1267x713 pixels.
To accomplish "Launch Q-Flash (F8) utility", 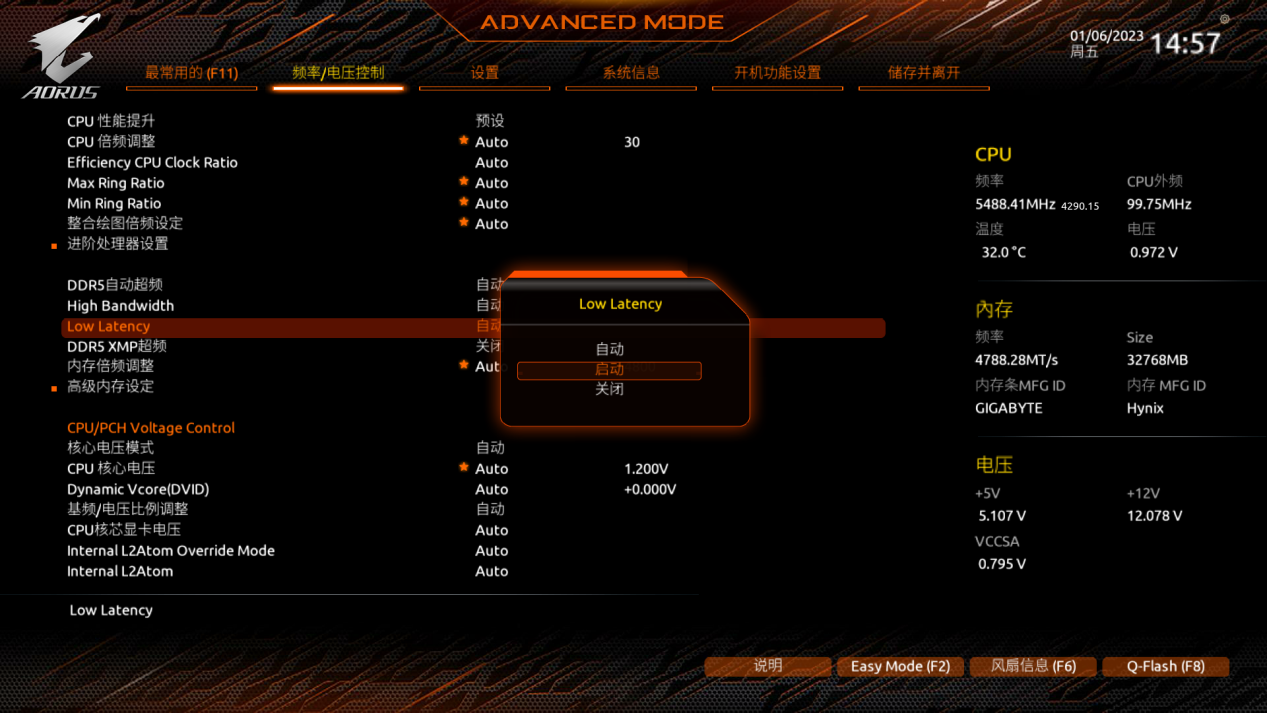I will [x=1165, y=666].
